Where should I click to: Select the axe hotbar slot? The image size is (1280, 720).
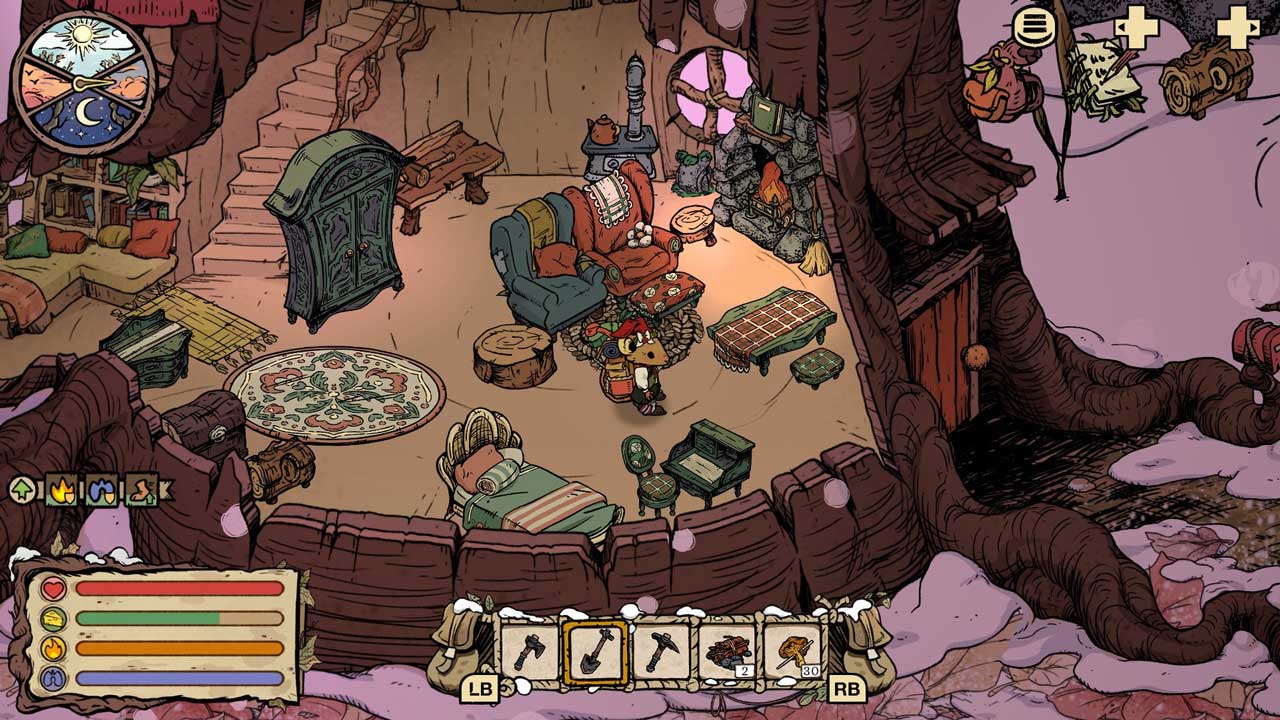coord(530,651)
